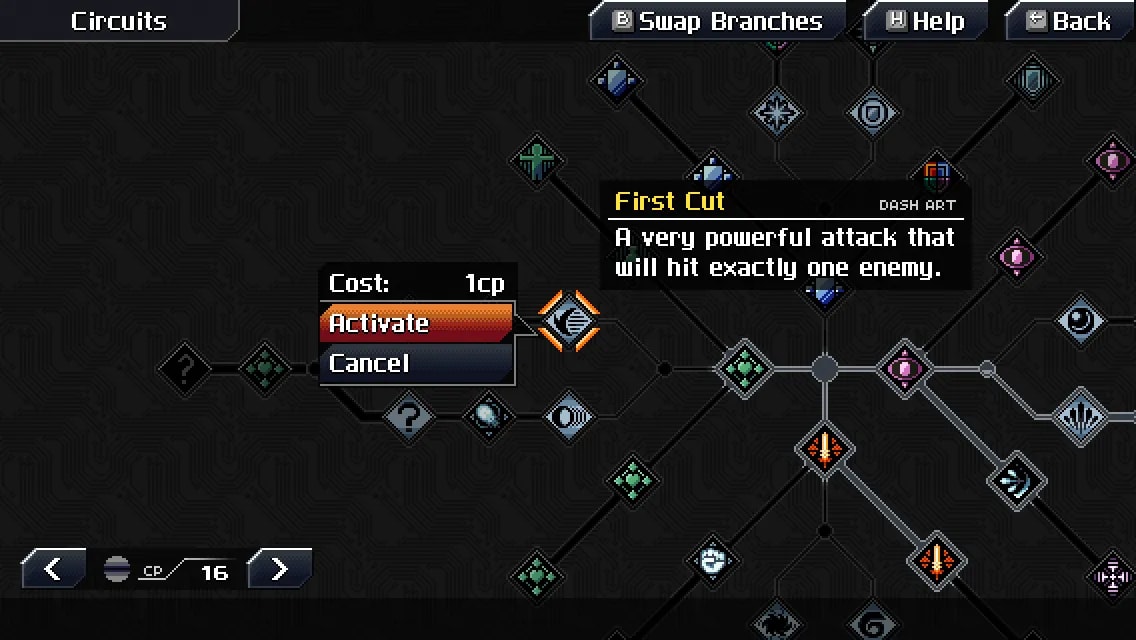
Task: Select the crescent moon skill node
Action: click(x=1081, y=322)
